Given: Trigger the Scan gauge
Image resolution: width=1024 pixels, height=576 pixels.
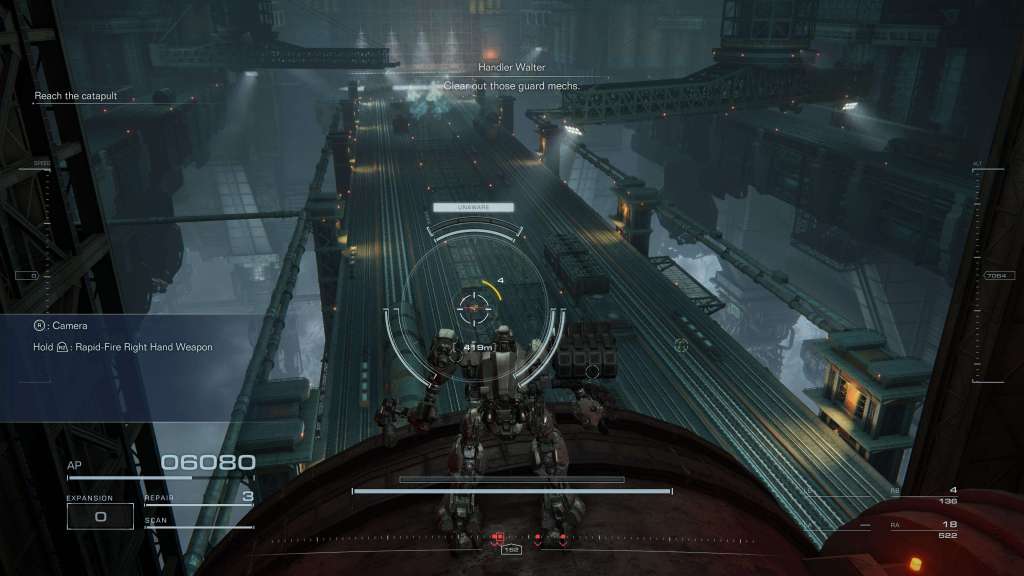Looking at the screenshot, I should tap(198, 522).
